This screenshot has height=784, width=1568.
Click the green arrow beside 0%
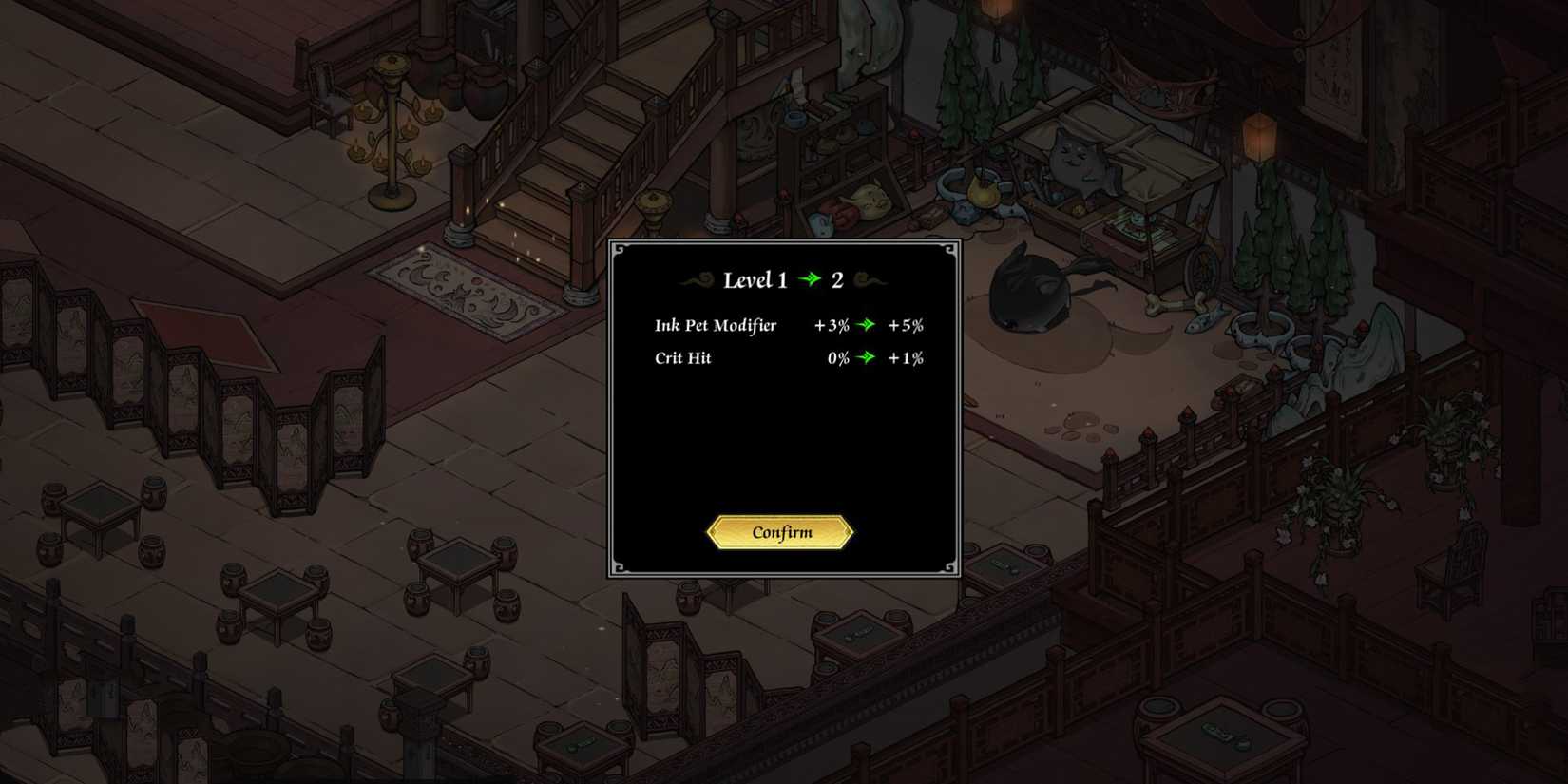point(866,358)
